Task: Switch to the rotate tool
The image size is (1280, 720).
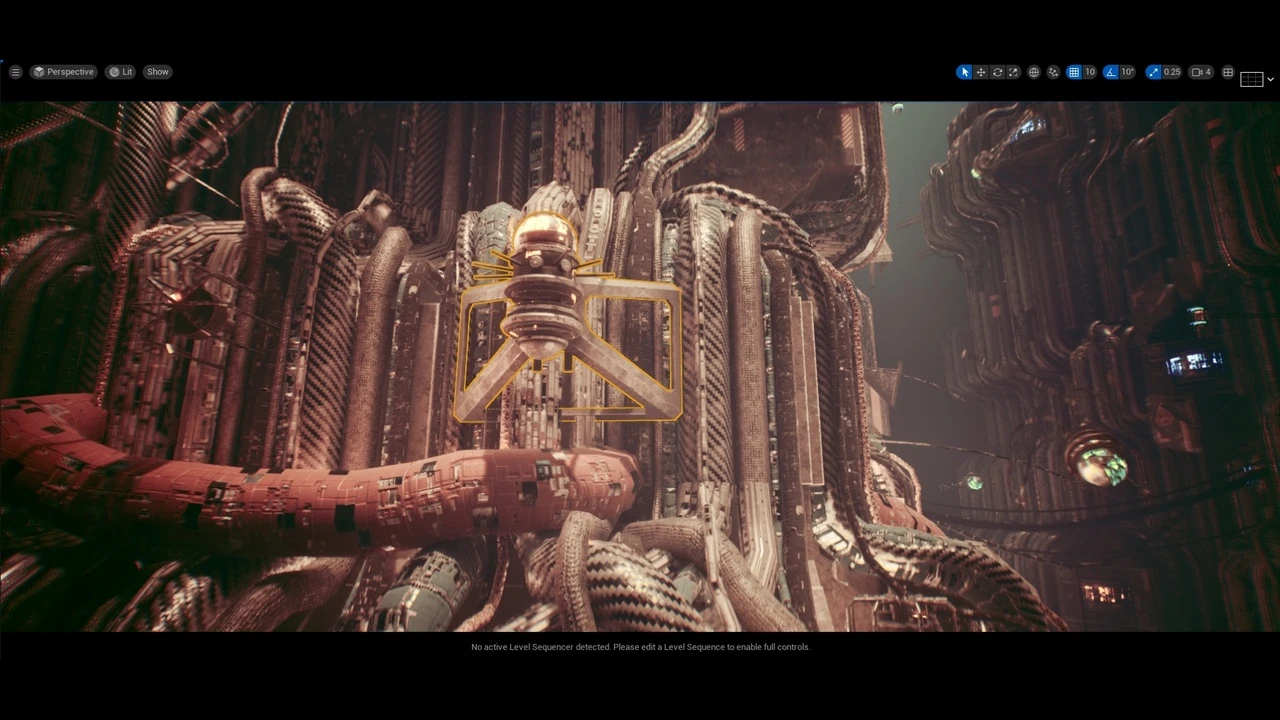Action: click(x=997, y=72)
